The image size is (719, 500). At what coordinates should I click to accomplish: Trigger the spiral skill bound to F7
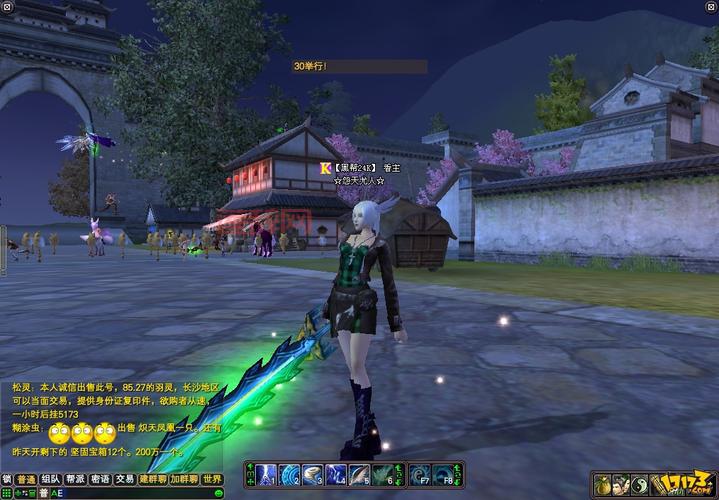421,474
